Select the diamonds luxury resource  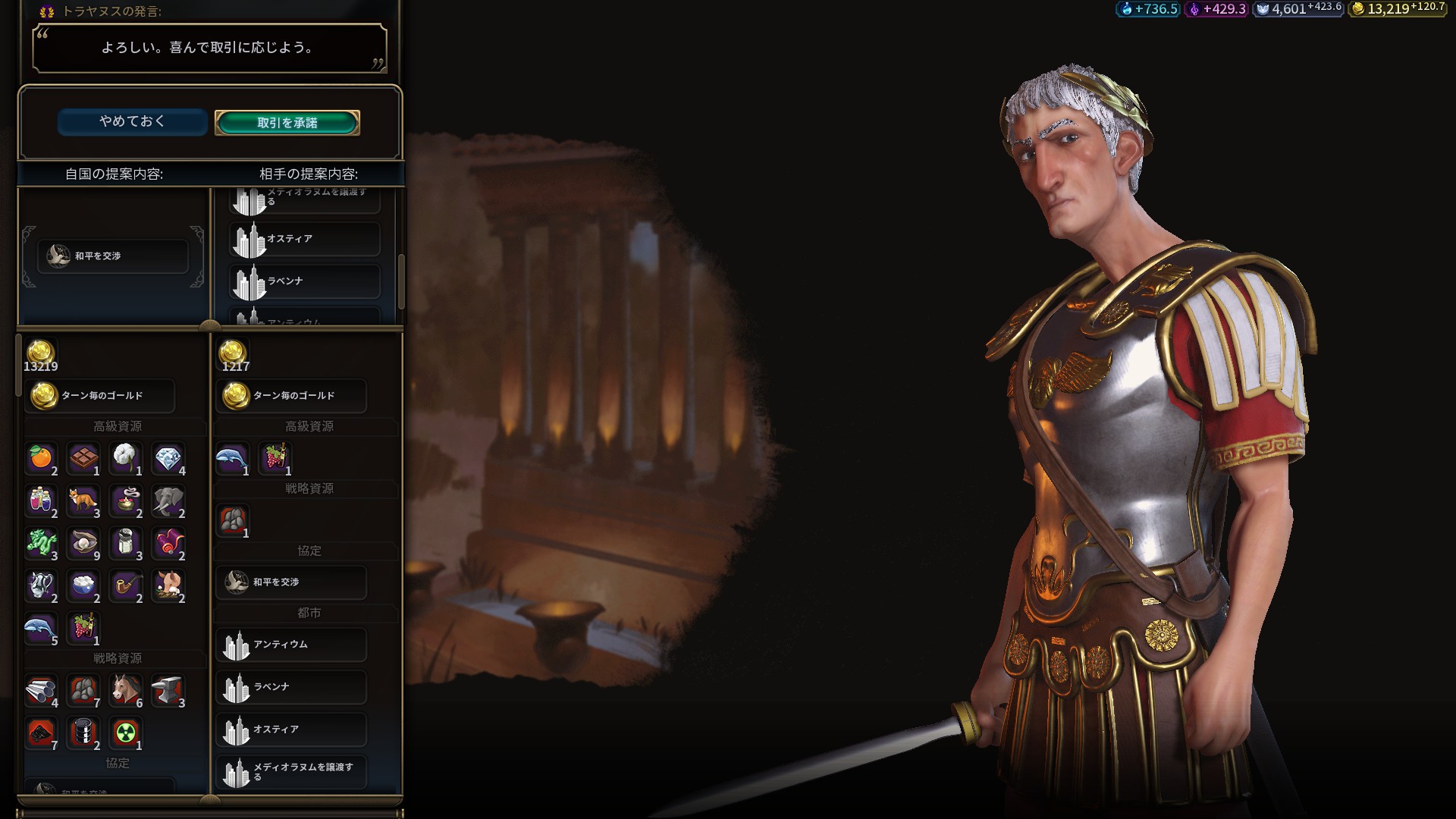pyautogui.click(x=168, y=457)
